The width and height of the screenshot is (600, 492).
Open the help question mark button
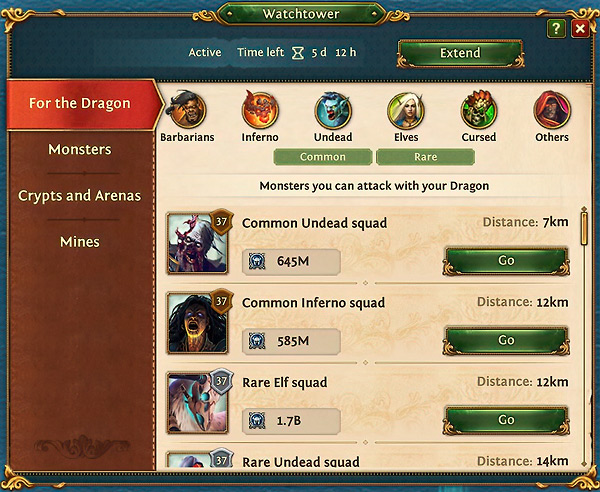click(x=557, y=30)
